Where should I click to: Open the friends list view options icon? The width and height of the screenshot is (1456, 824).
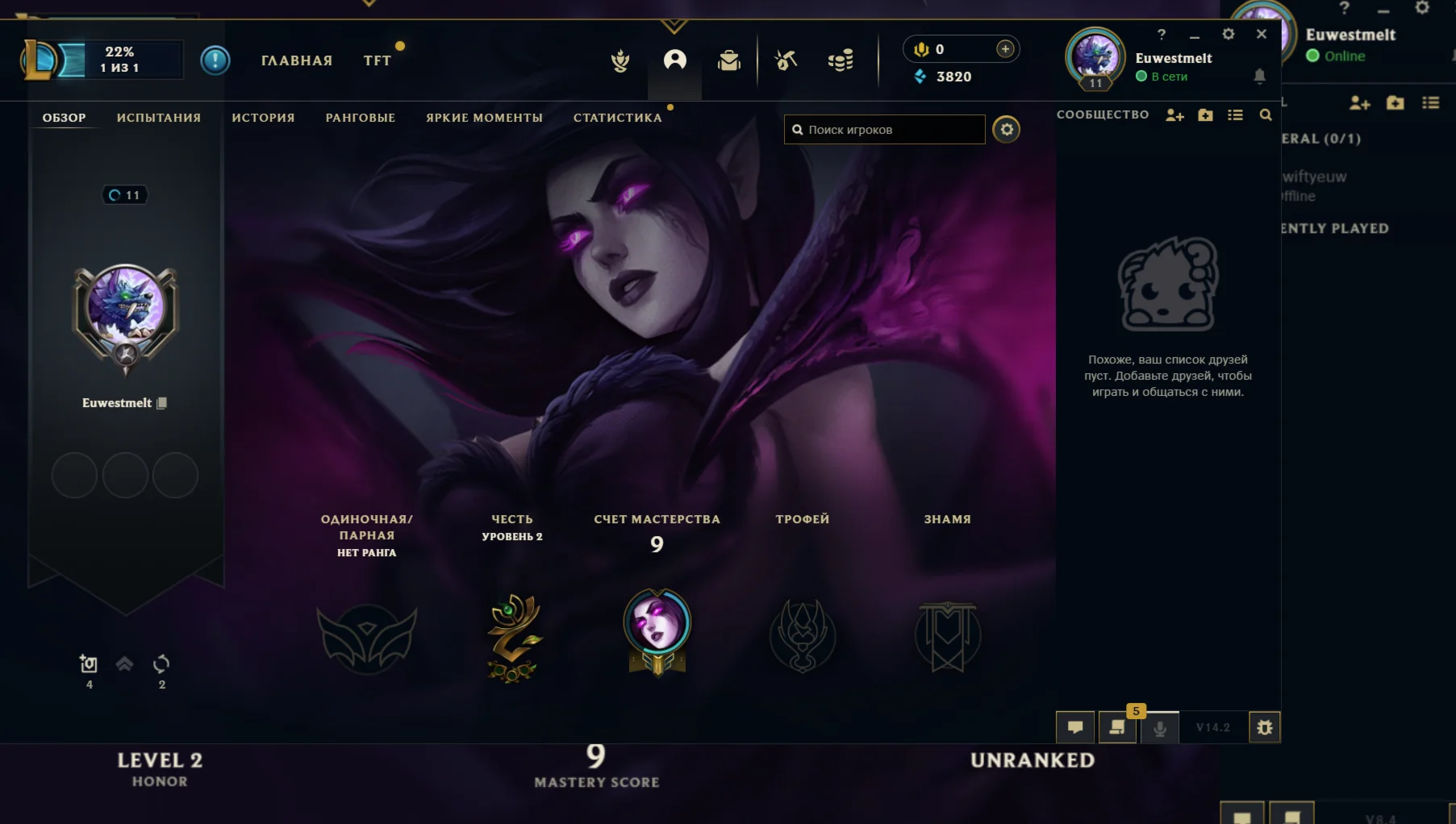pyautogui.click(x=1236, y=115)
